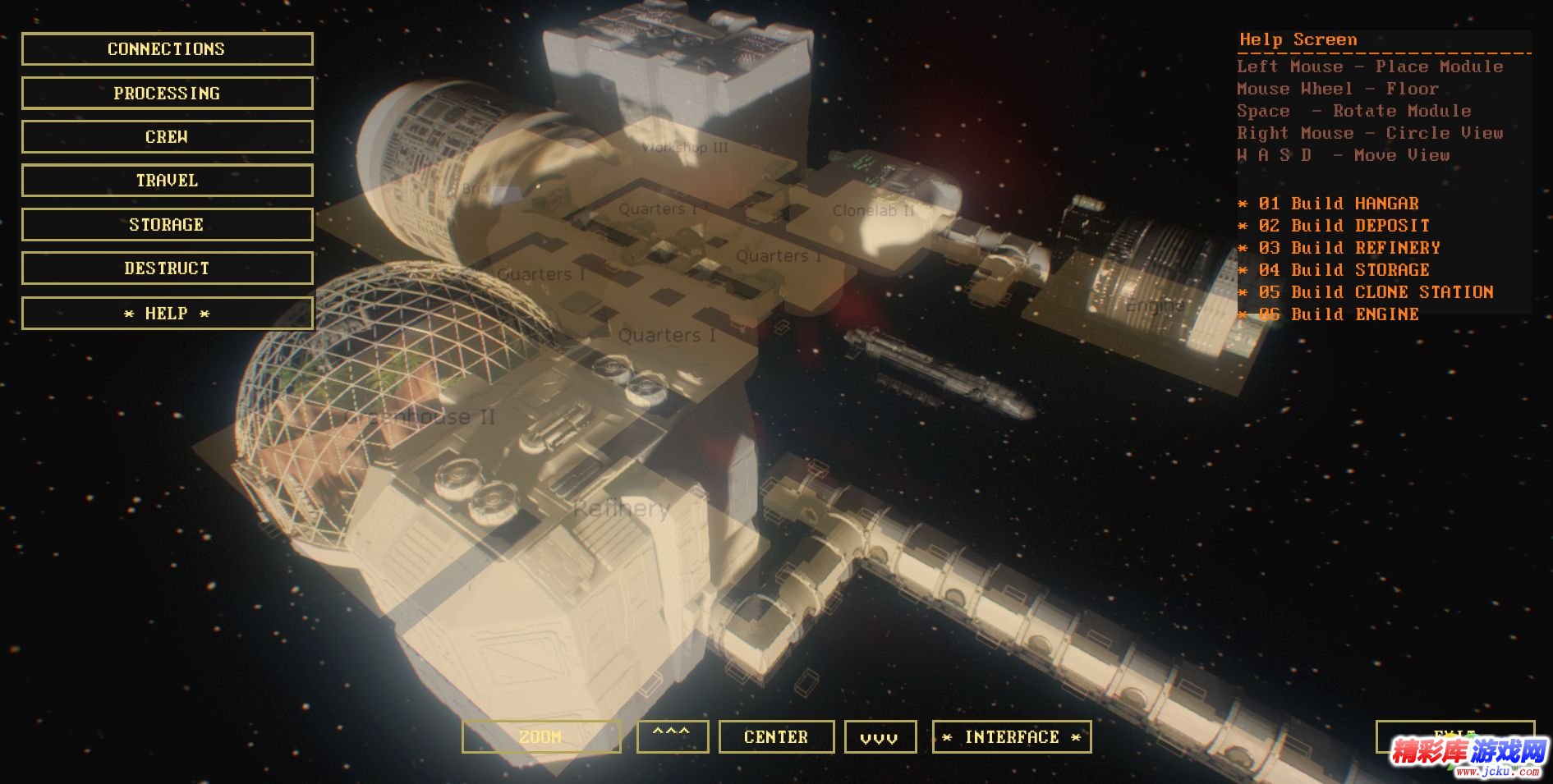This screenshot has width=1553, height=784.
Task: Open the TRAVEL menu
Action: [167, 181]
